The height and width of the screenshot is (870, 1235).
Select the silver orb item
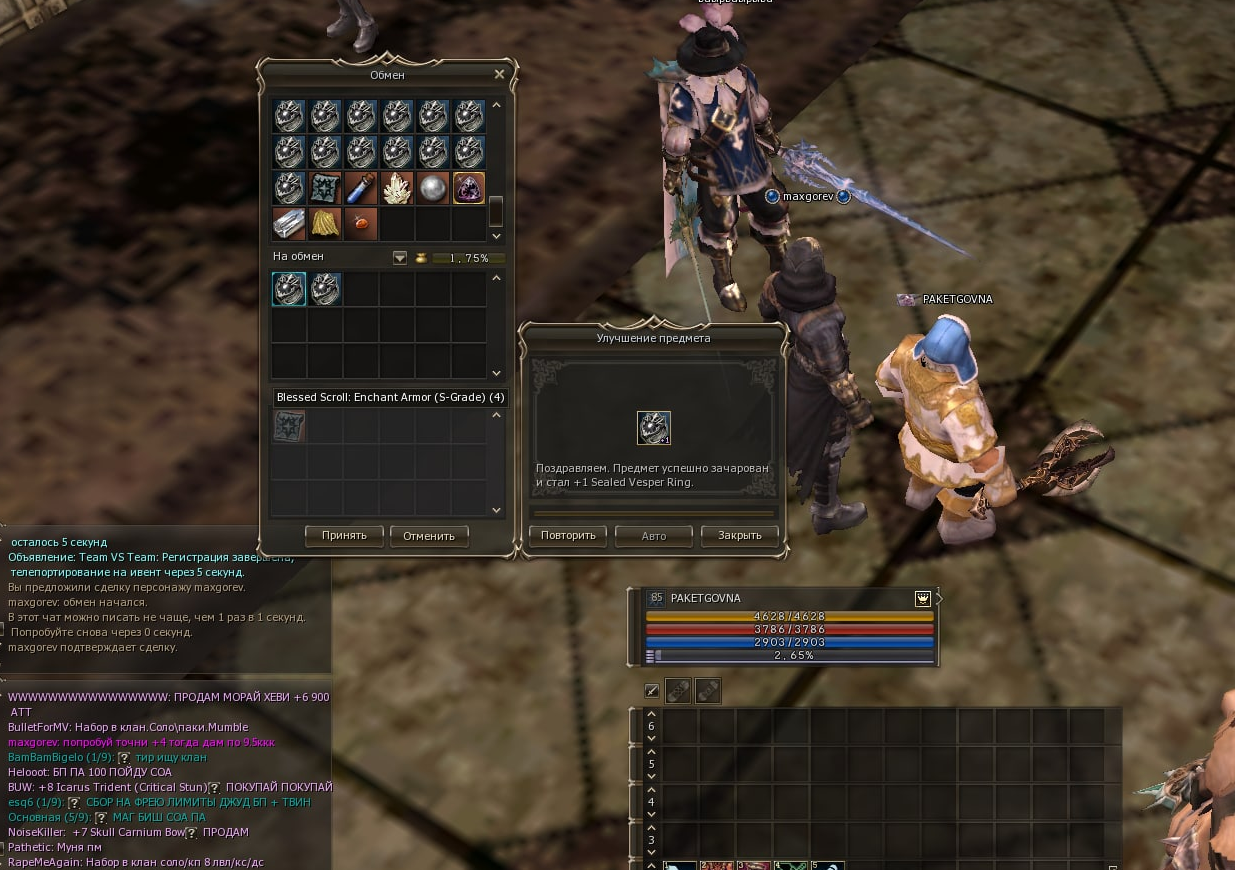point(433,188)
